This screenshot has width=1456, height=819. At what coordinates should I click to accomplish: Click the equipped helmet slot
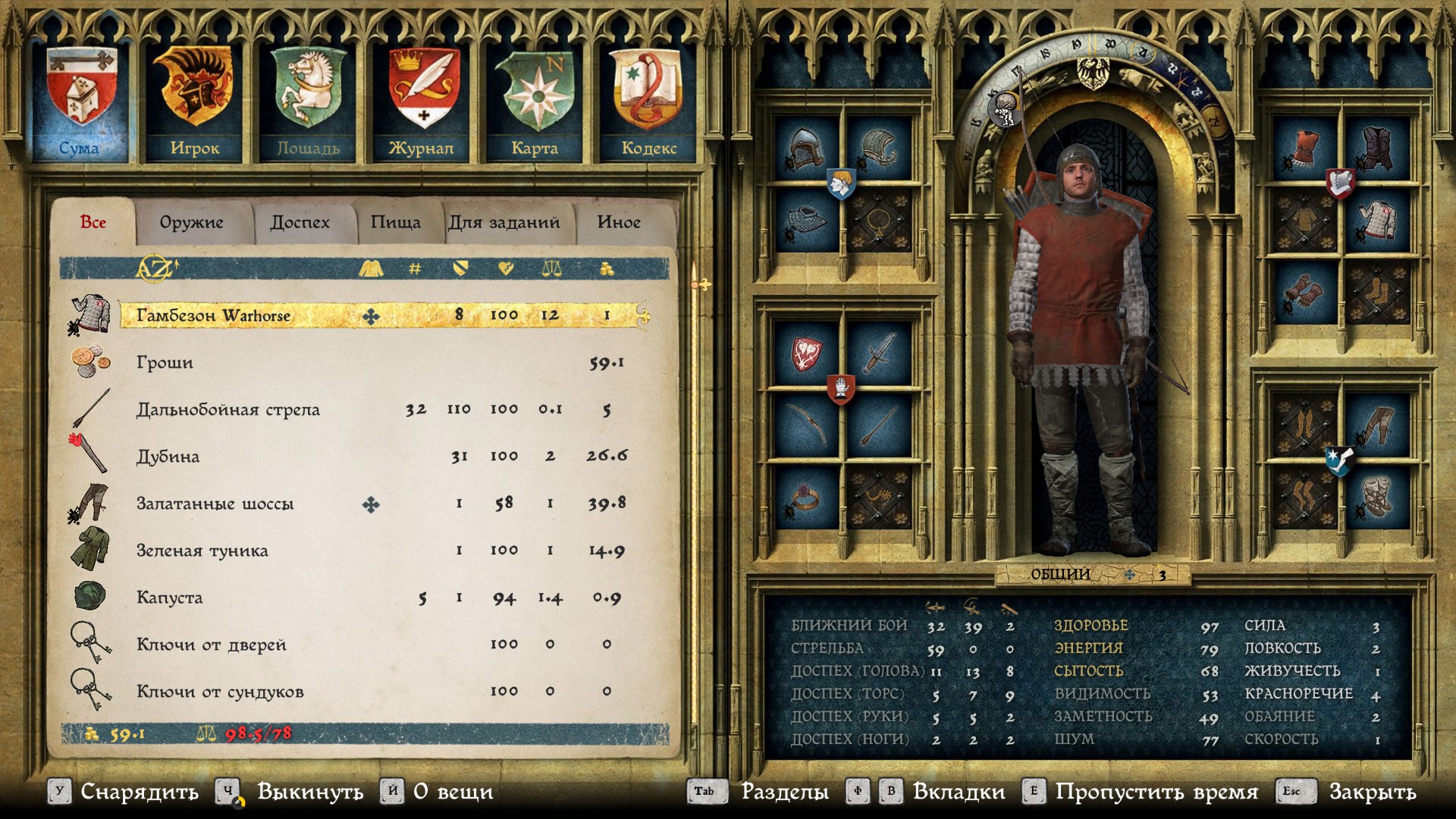tap(805, 148)
